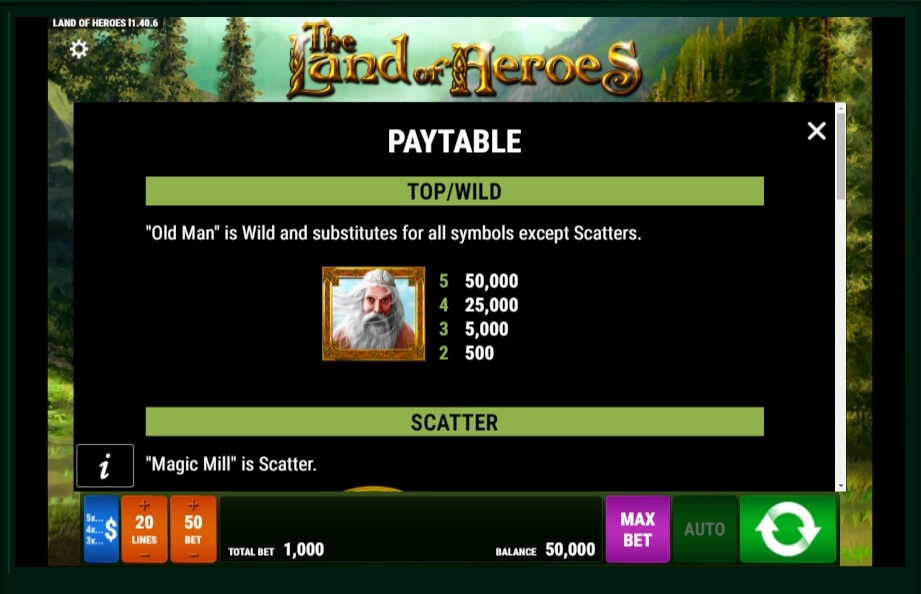Select the Max Bet button
This screenshot has width=921, height=594.
point(637,529)
